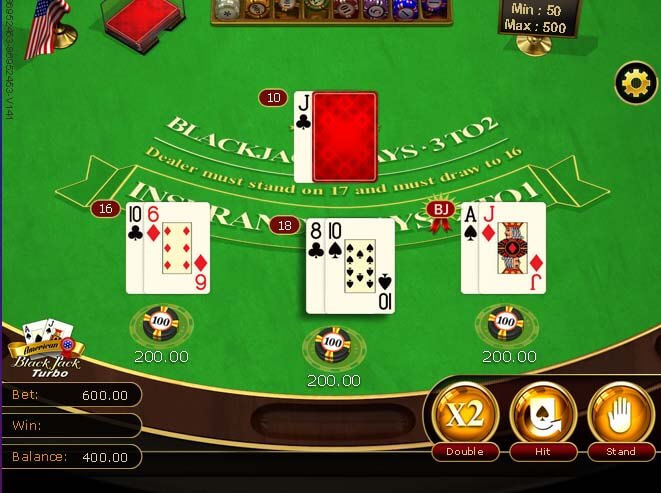Open the gear settings menu
Screen dimensions: 661x493
coord(635,83)
